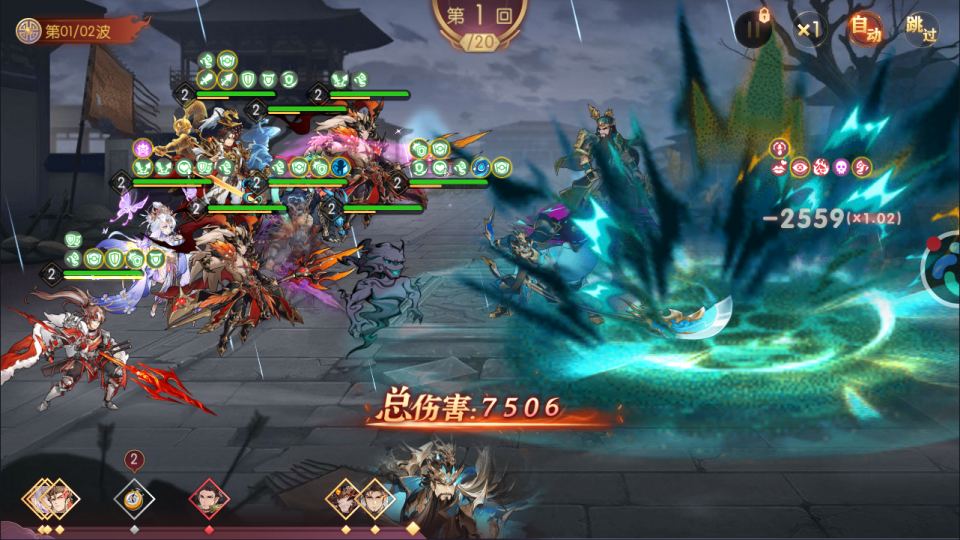
Task: Pause the battle with the locked pause button
Action: tap(752, 30)
